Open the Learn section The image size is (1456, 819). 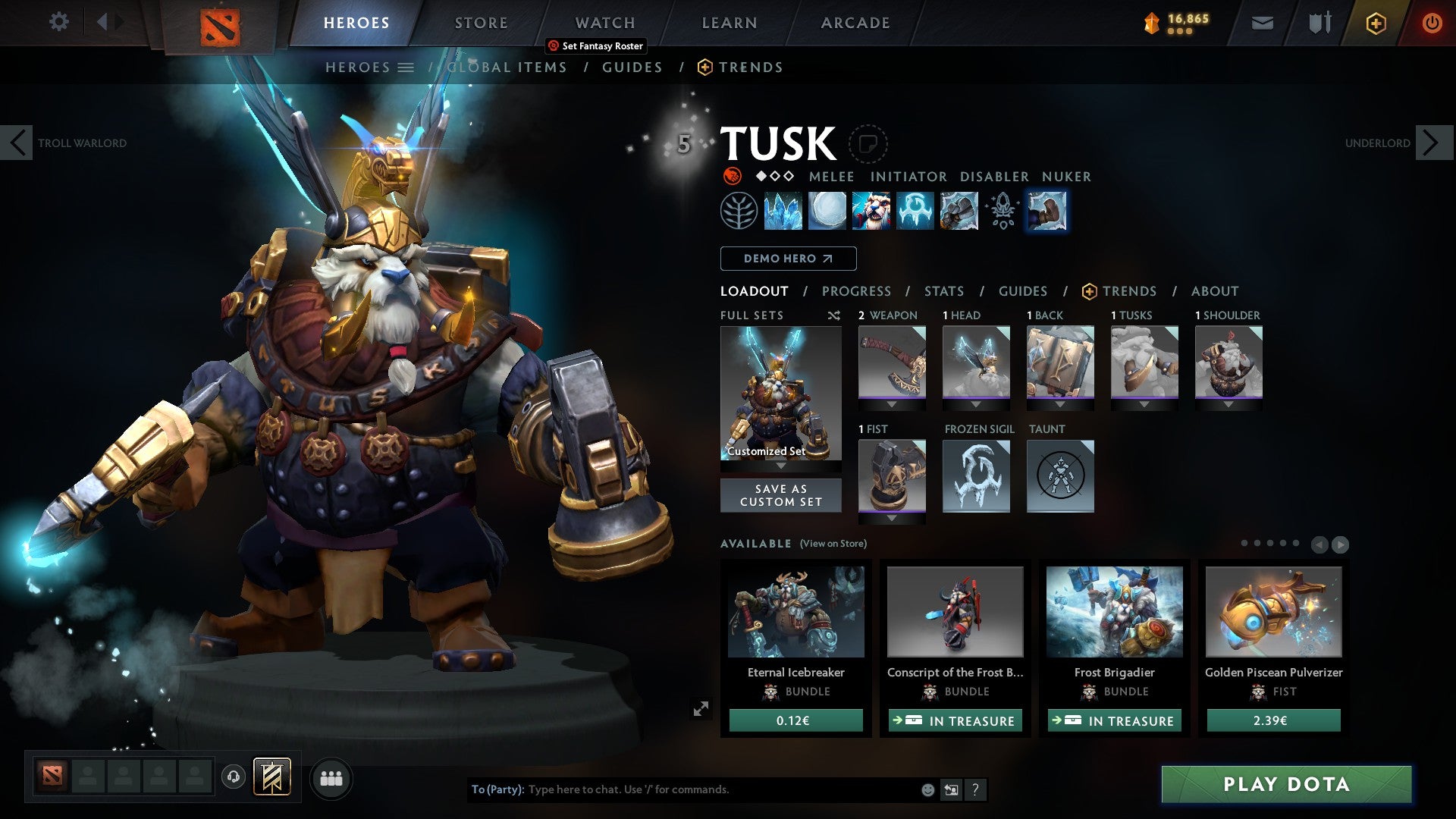[x=729, y=23]
